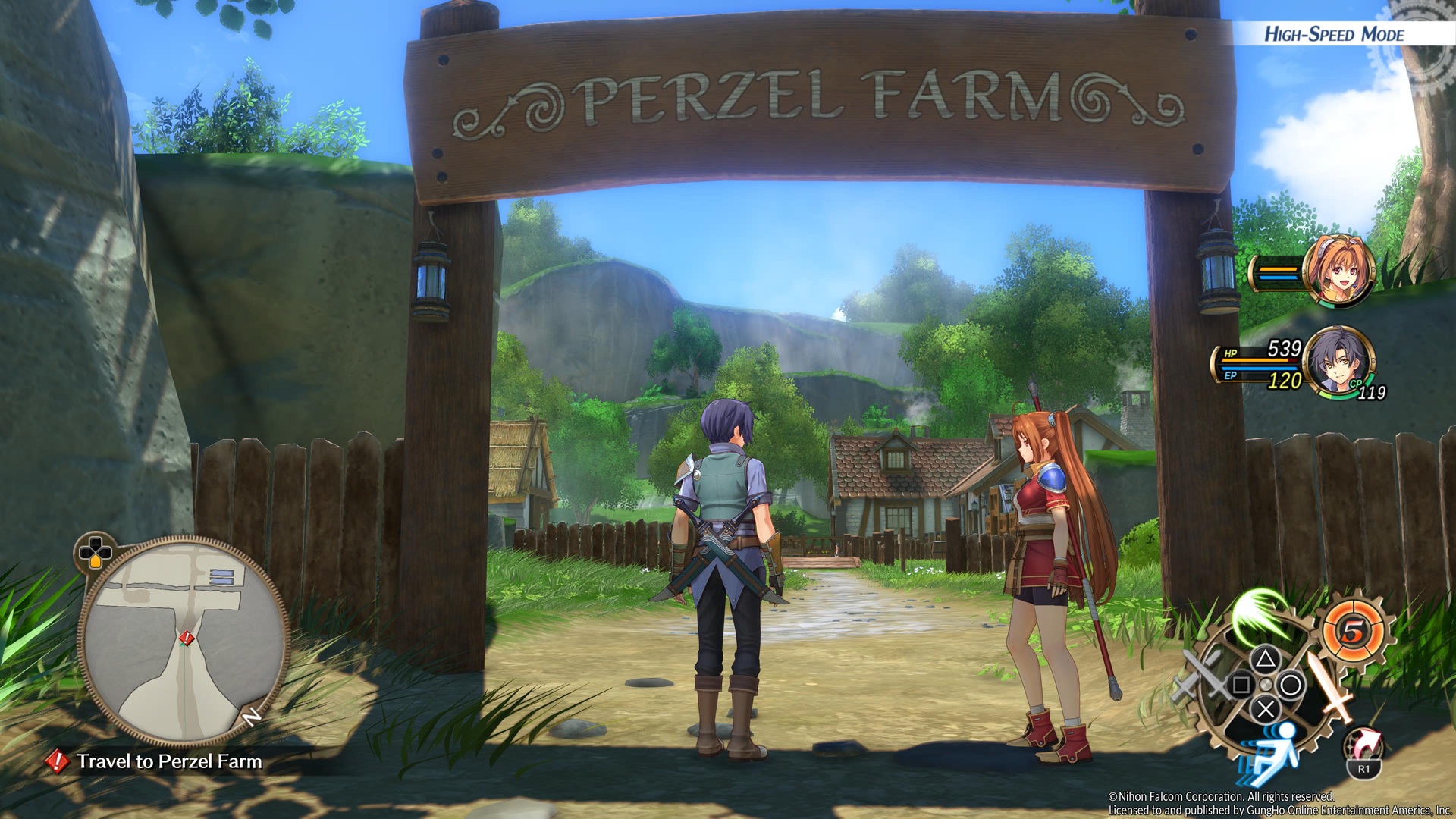Select the Travel to Perzel Farm objective

point(168,761)
